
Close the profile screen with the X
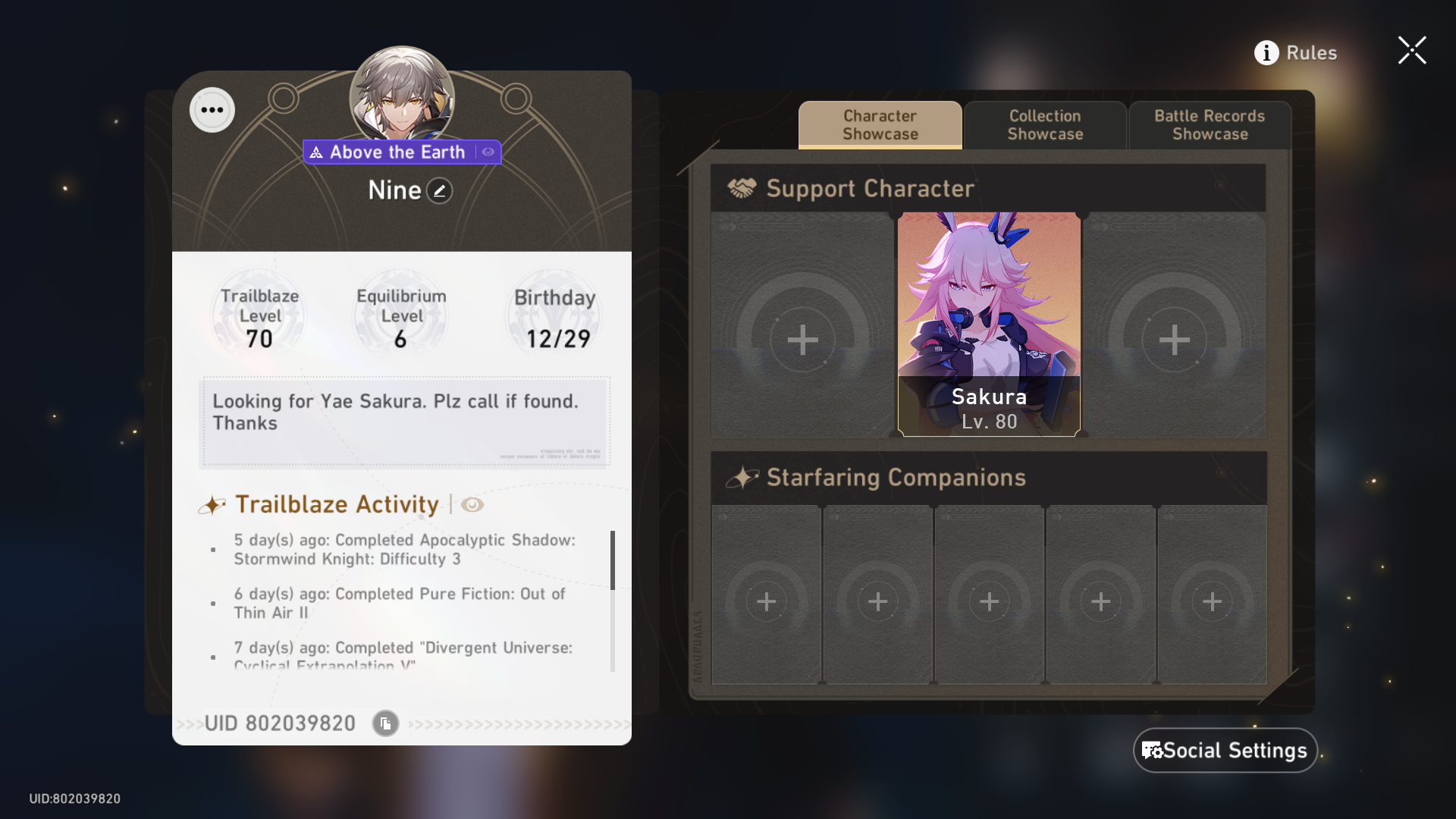[x=1412, y=50]
